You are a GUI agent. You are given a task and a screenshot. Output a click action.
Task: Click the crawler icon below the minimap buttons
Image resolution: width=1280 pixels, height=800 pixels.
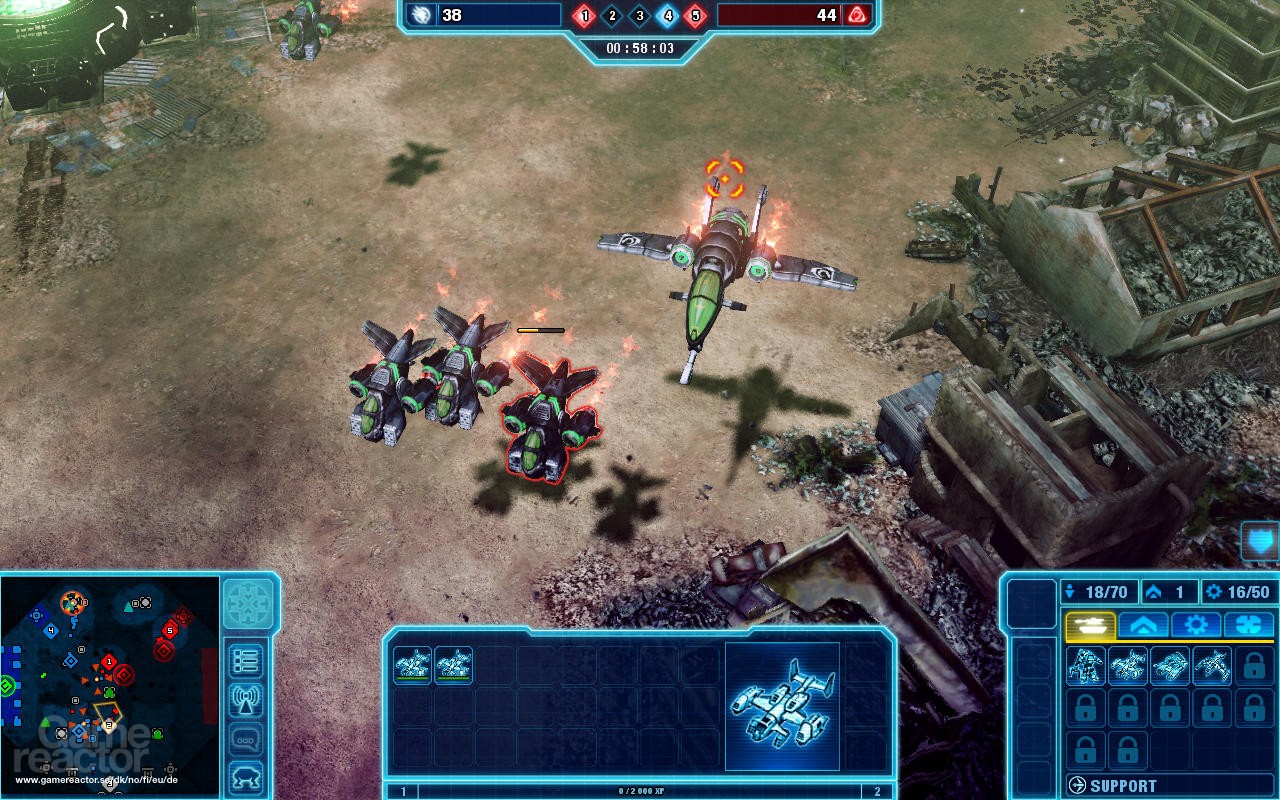245,775
